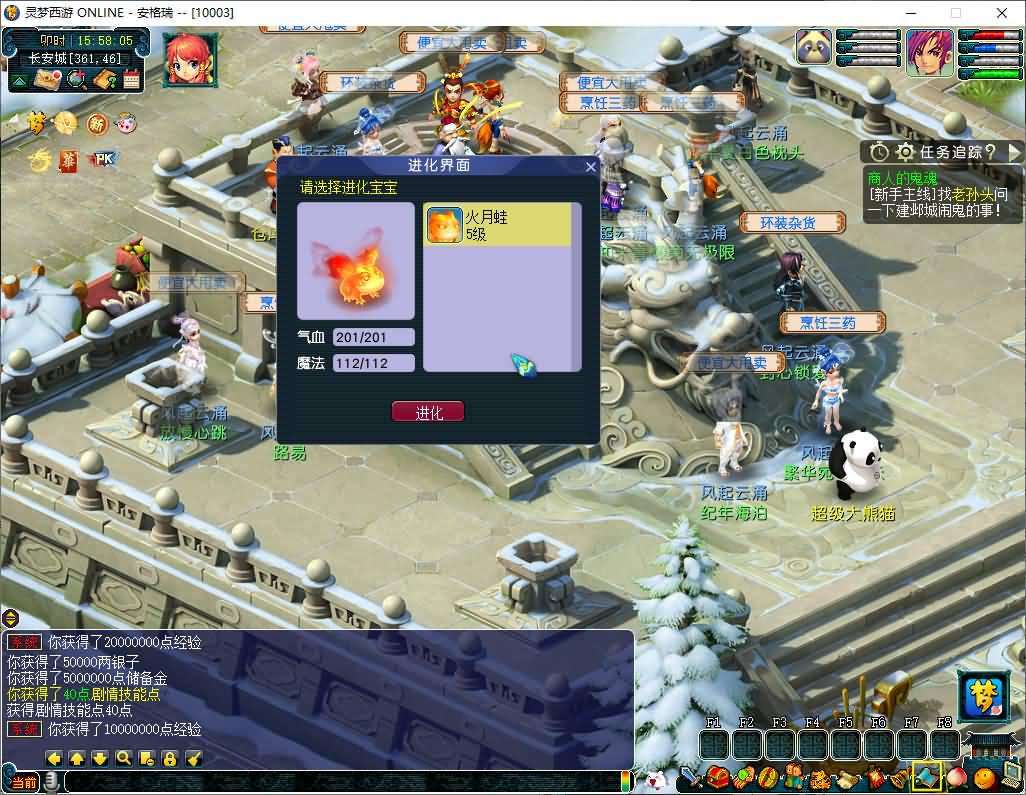Open the 新 round badge icon
This screenshot has width=1026, height=795.
pos(96,123)
